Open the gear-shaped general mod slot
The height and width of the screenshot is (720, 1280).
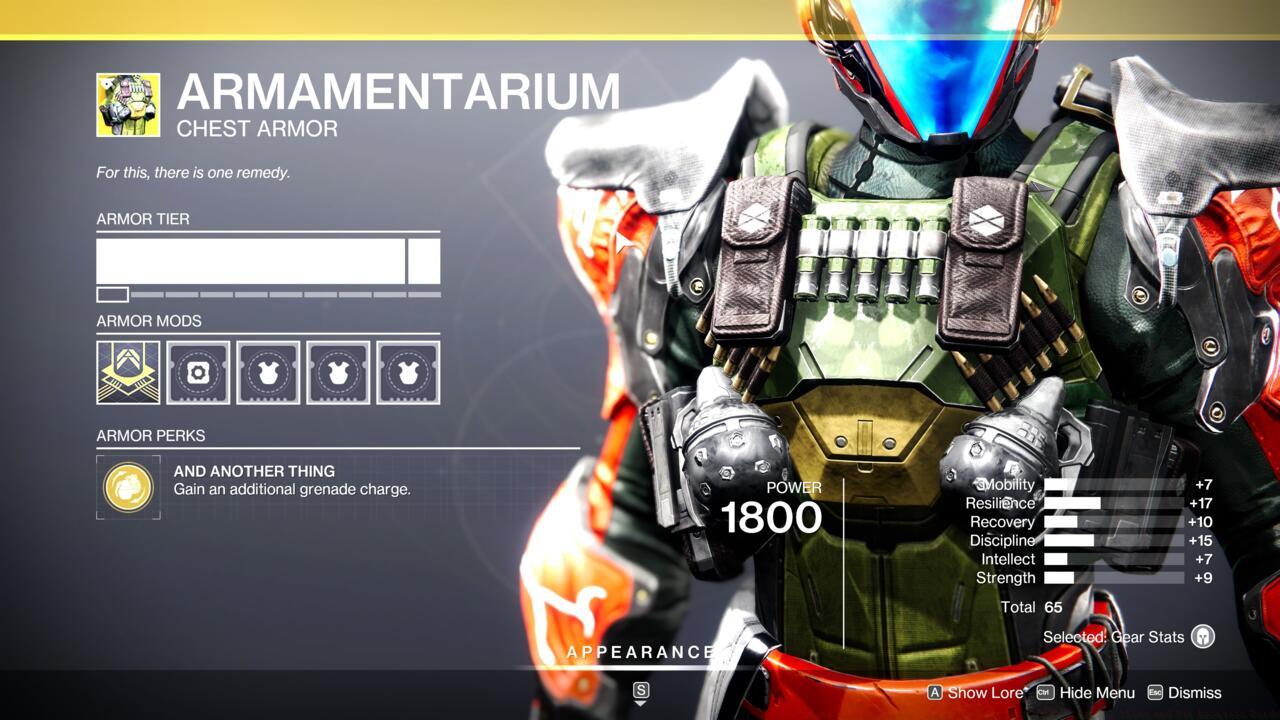pos(198,371)
